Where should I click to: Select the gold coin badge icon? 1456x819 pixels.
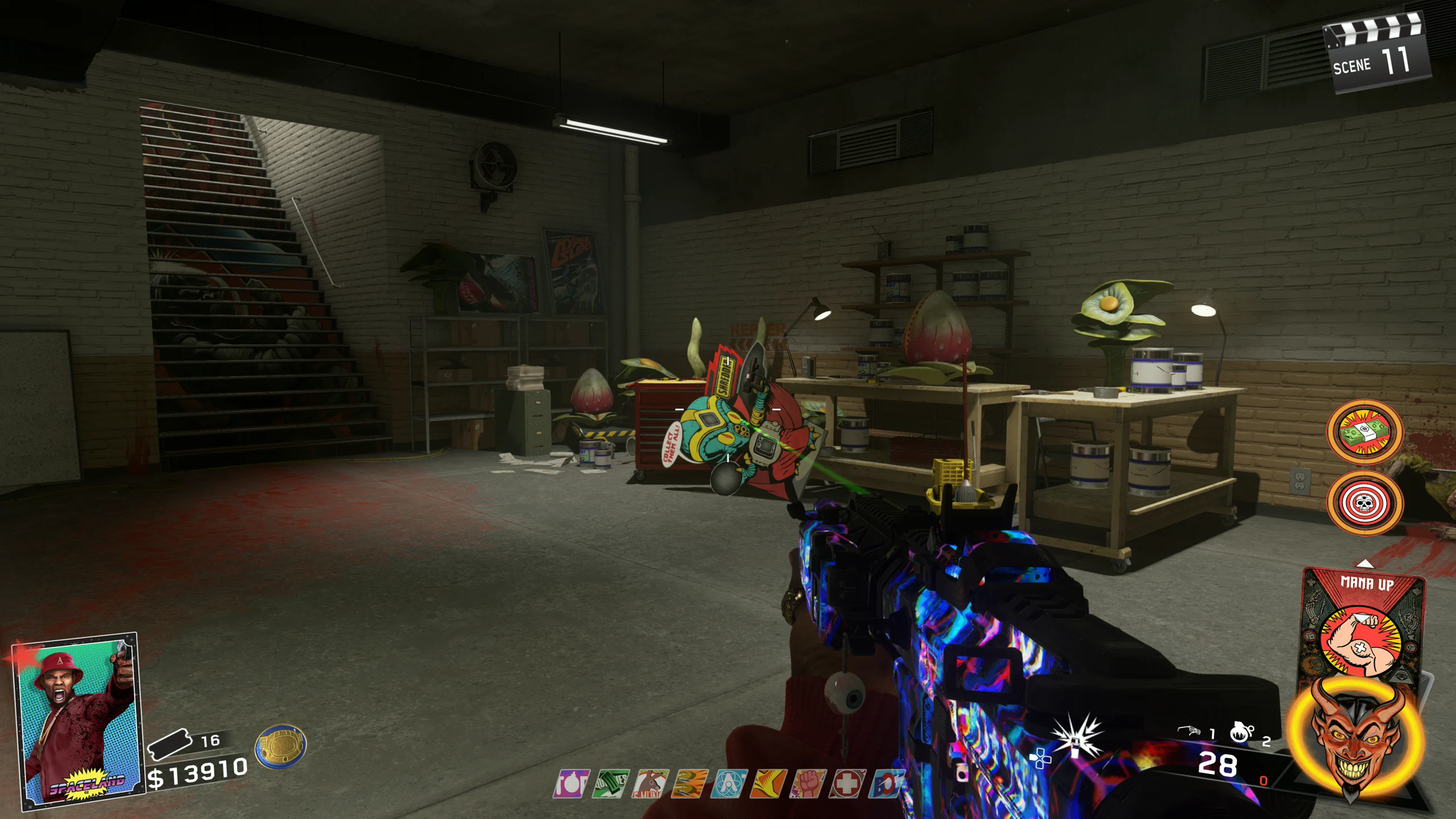tap(280, 746)
